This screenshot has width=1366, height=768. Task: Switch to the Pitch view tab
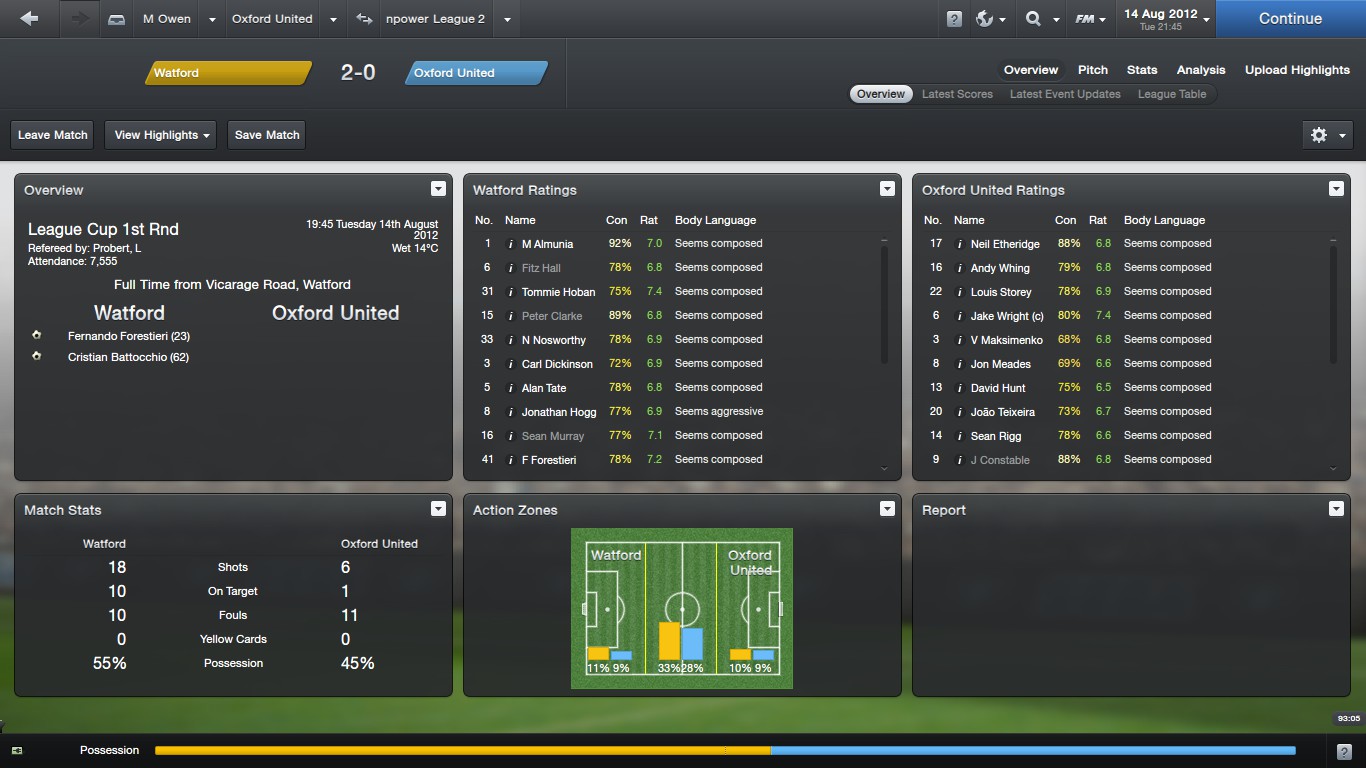click(x=1093, y=70)
